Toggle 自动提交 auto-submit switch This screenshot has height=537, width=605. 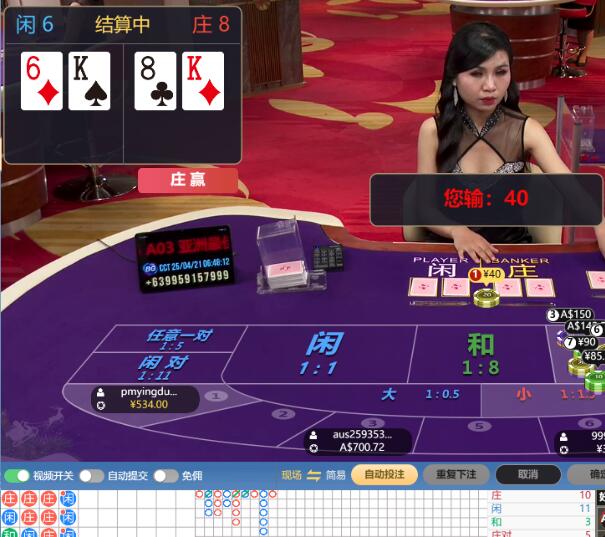pyautogui.click(x=91, y=475)
